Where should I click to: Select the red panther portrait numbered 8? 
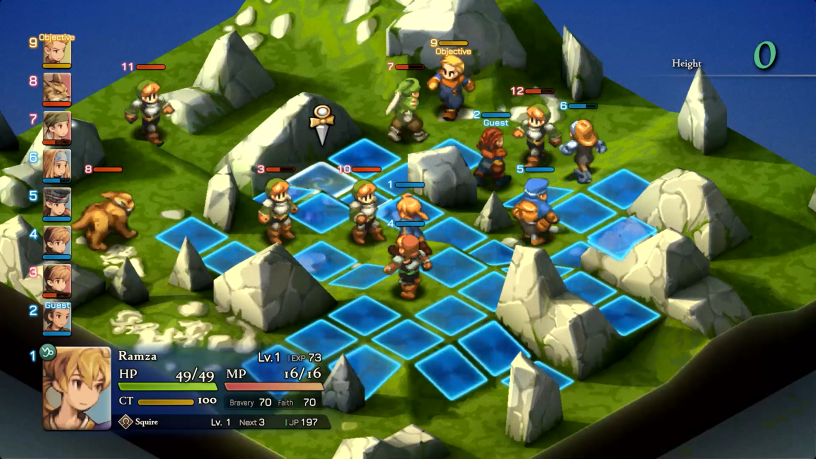57,90
